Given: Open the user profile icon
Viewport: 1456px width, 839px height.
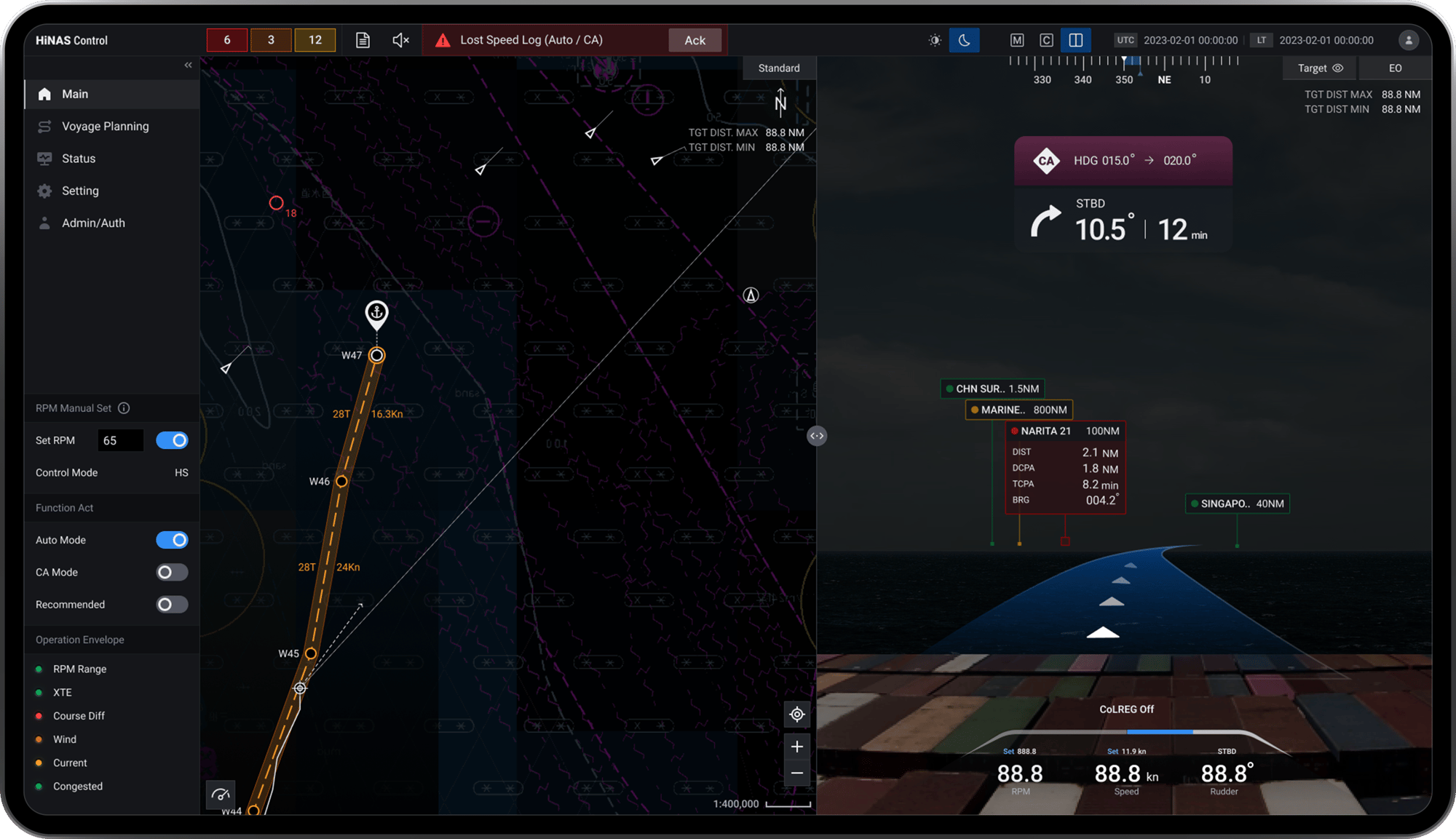Looking at the screenshot, I should (x=1409, y=40).
